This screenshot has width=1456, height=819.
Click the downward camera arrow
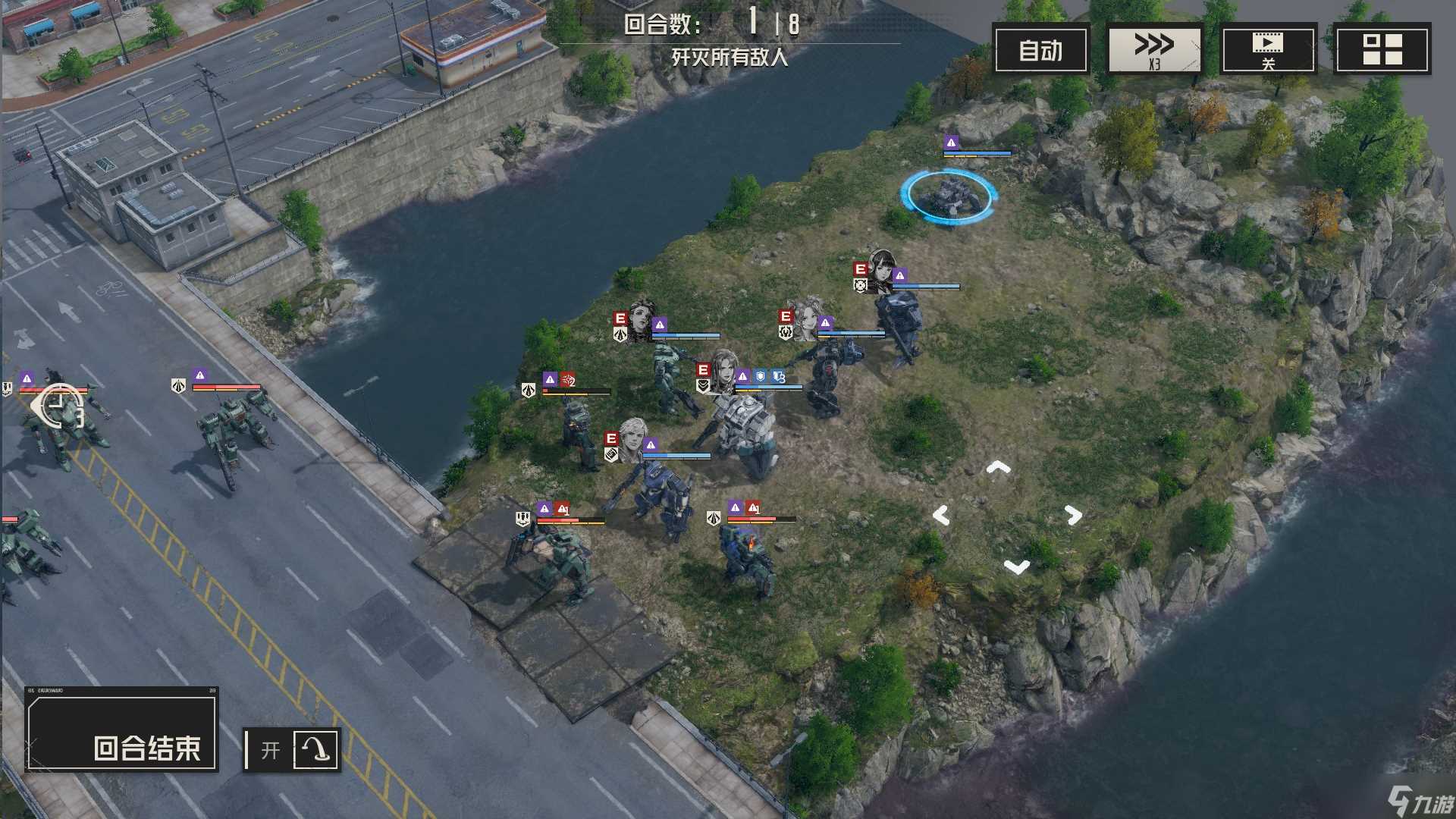[x=1016, y=566]
